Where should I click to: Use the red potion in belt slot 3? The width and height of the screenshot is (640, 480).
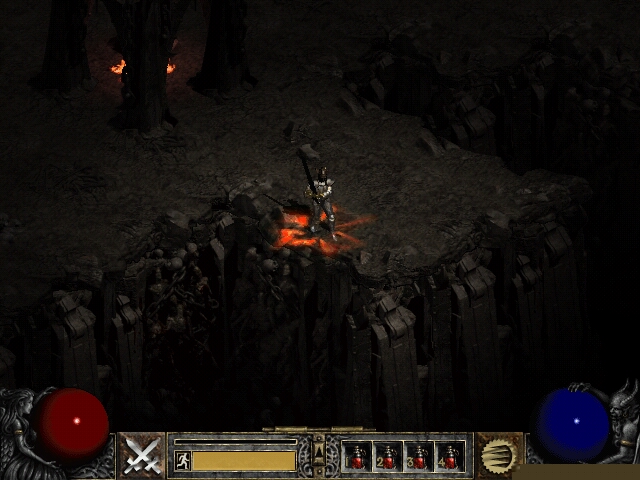pyautogui.click(x=419, y=457)
